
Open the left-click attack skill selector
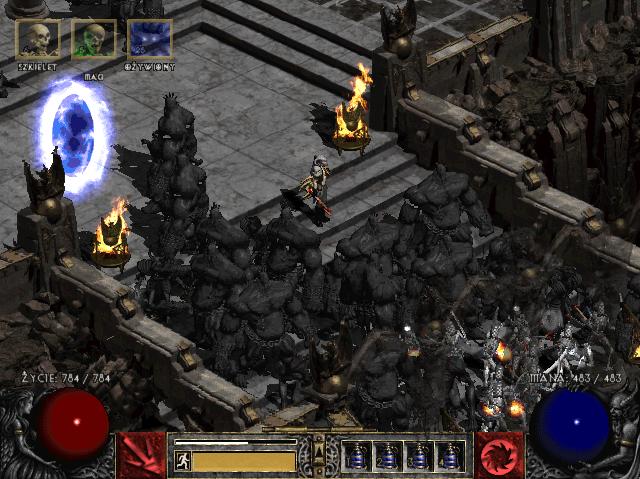[140, 455]
